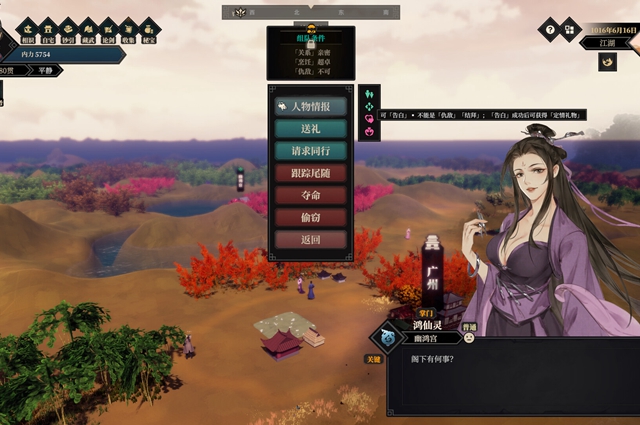Open the question mark help icon

tap(548, 29)
